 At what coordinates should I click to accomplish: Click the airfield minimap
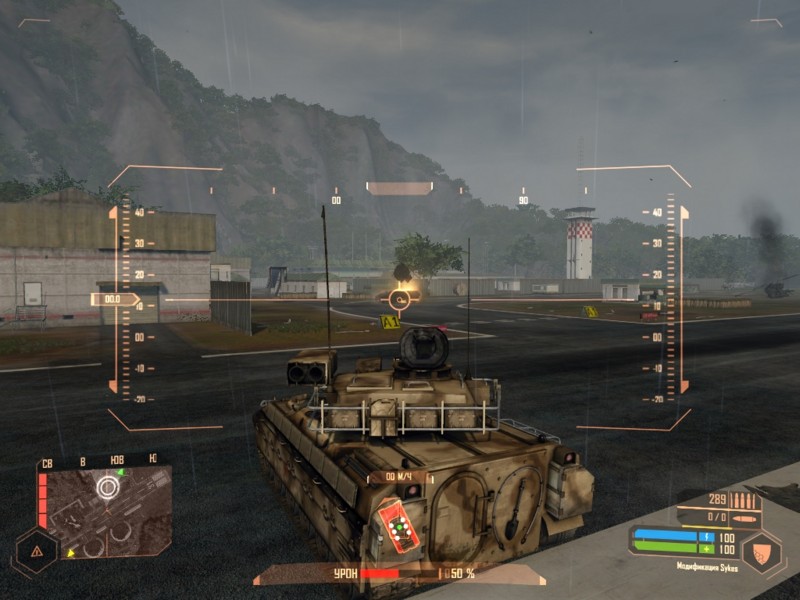(108, 512)
